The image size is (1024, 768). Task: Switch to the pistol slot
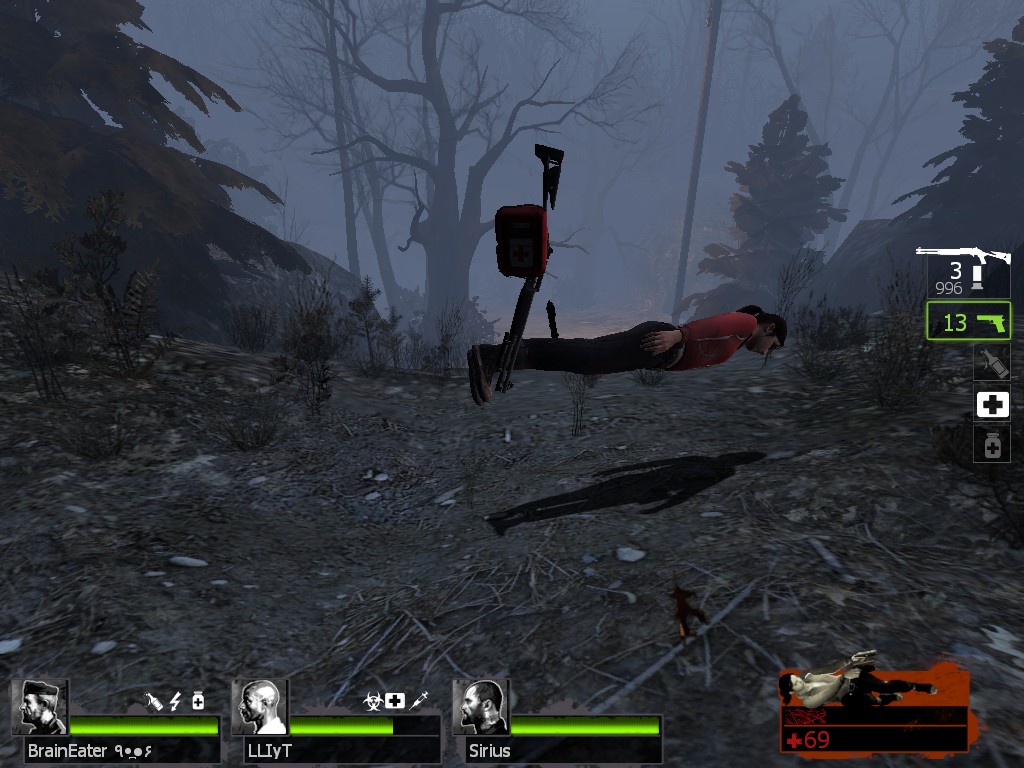(x=968, y=322)
